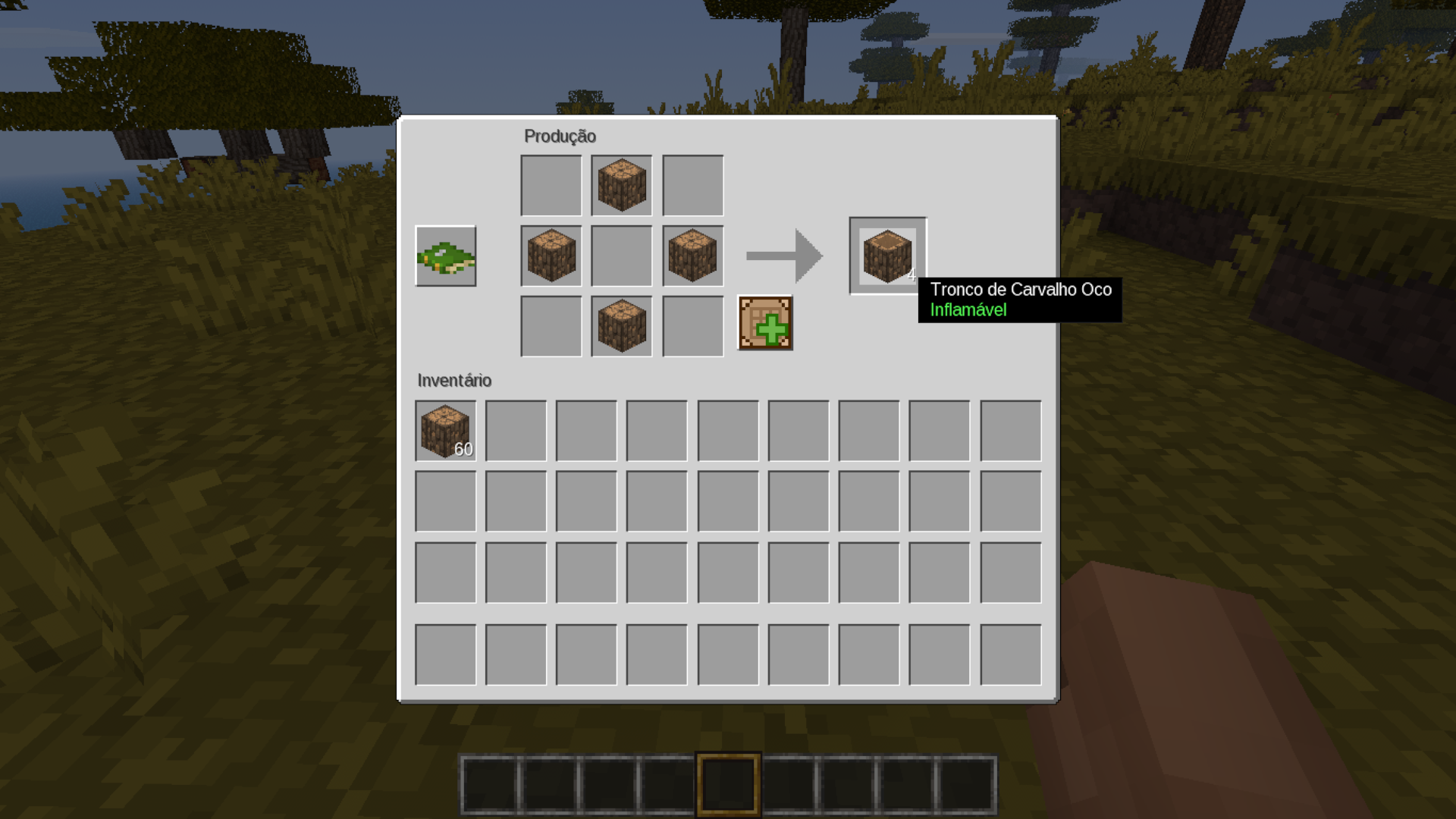The height and width of the screenshot is (819, 1456).
Task: Pick up the bottom-middle crafting grid log
Action: pos(622,326)
